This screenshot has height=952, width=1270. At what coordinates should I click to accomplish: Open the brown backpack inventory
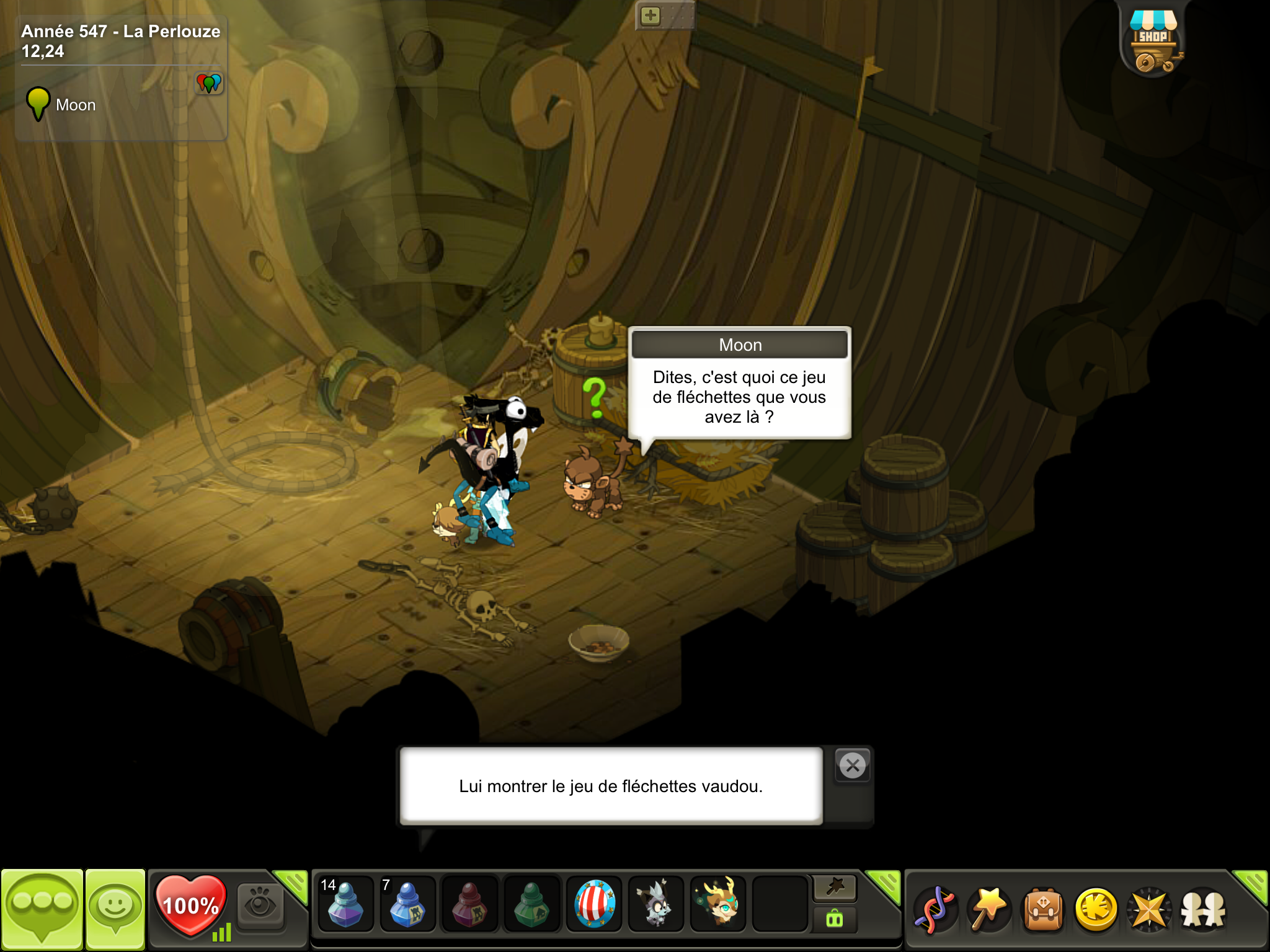tap(1043, 910)
